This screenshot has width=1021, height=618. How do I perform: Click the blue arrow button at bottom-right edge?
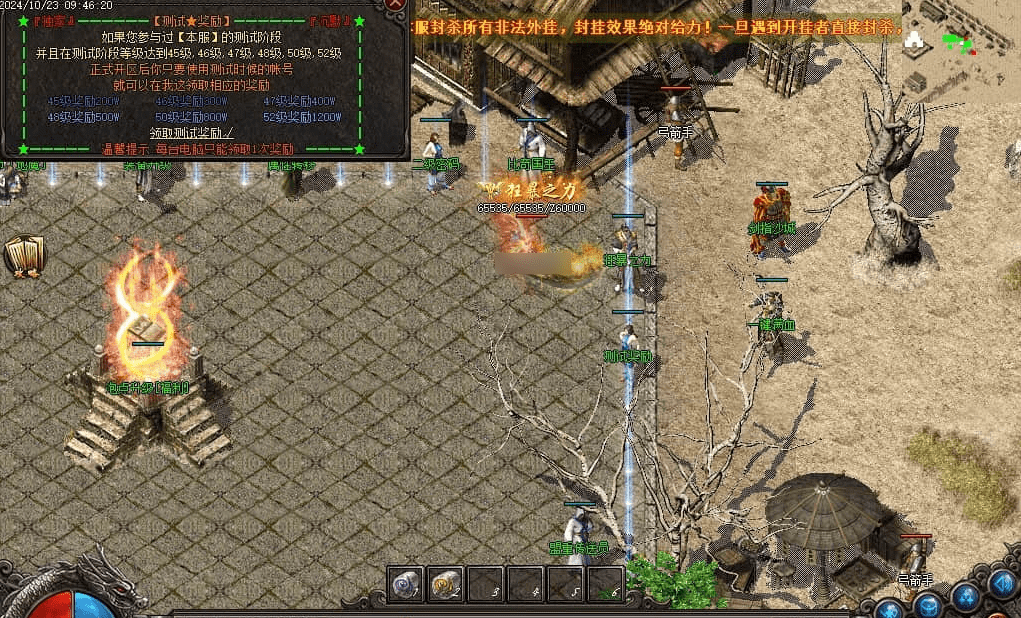pos(1003,584)
